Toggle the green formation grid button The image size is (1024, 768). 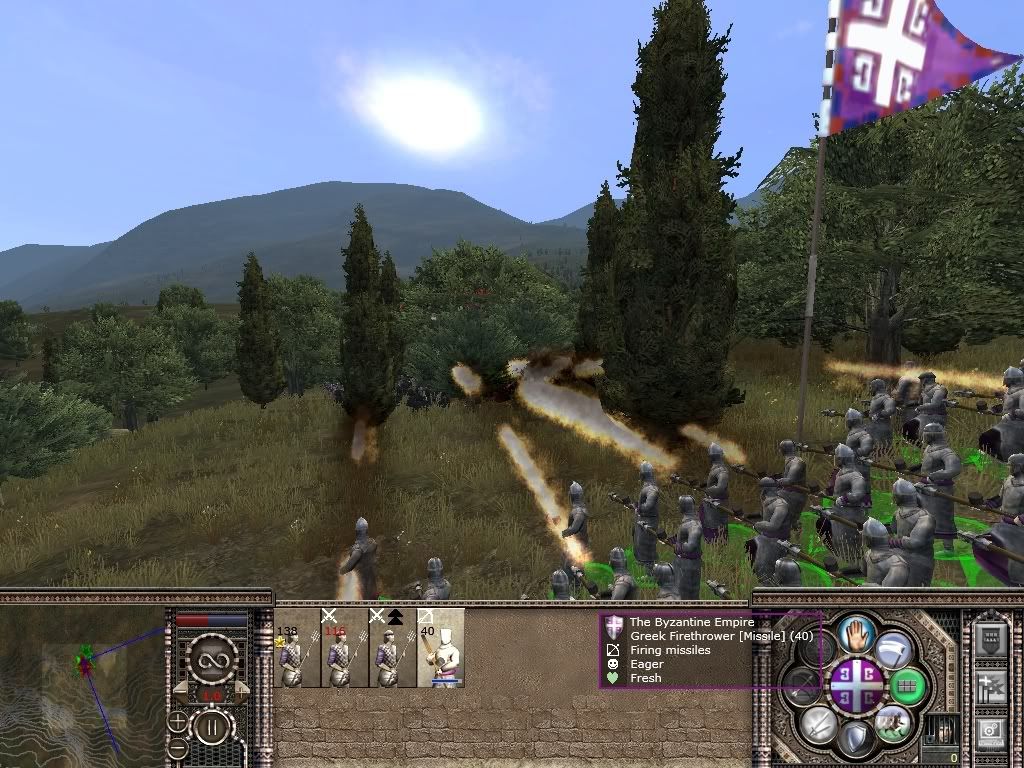pos(907,685)
